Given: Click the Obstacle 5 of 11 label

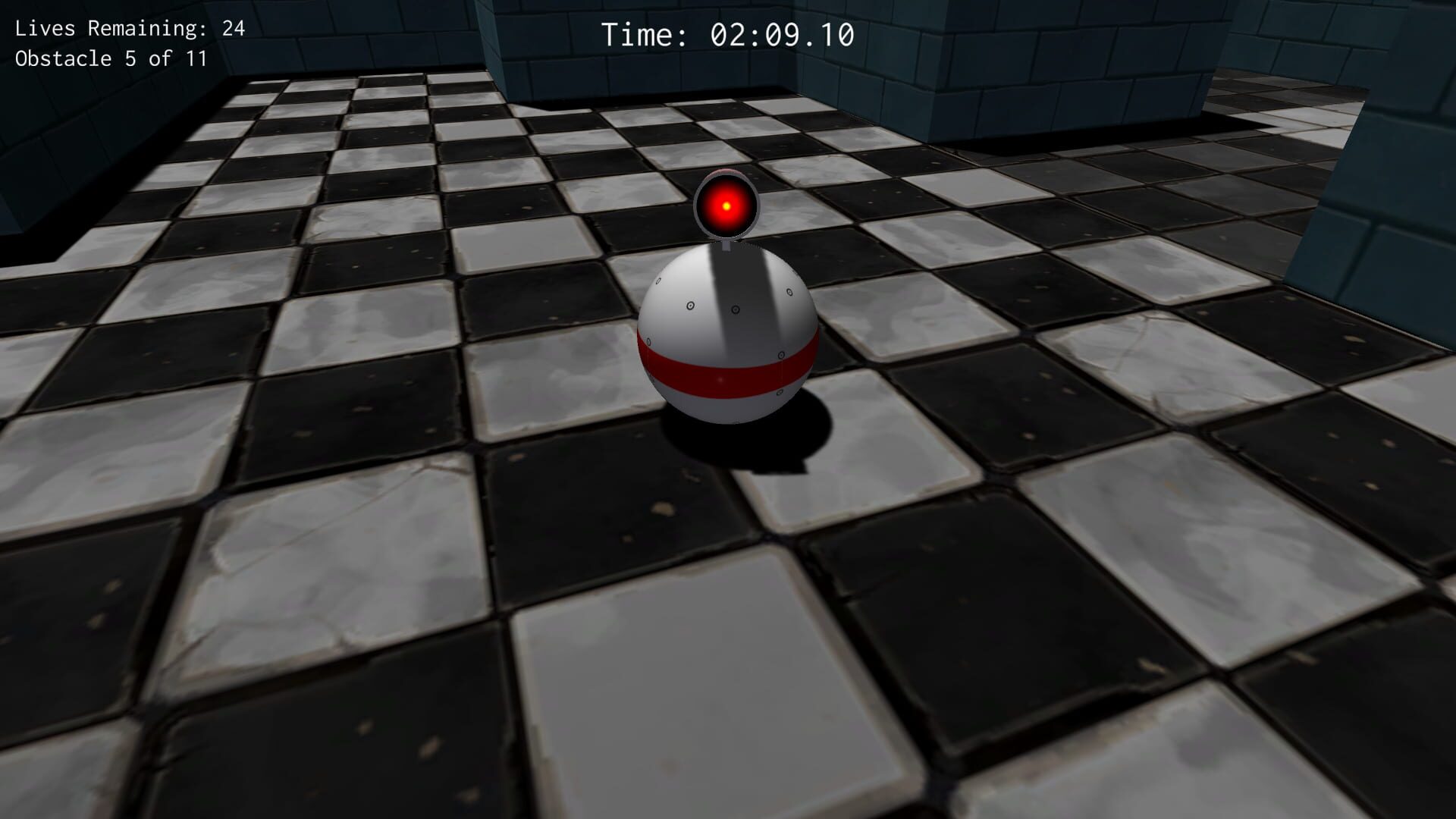Looking at the screenshot, I should tap(111, 59).
